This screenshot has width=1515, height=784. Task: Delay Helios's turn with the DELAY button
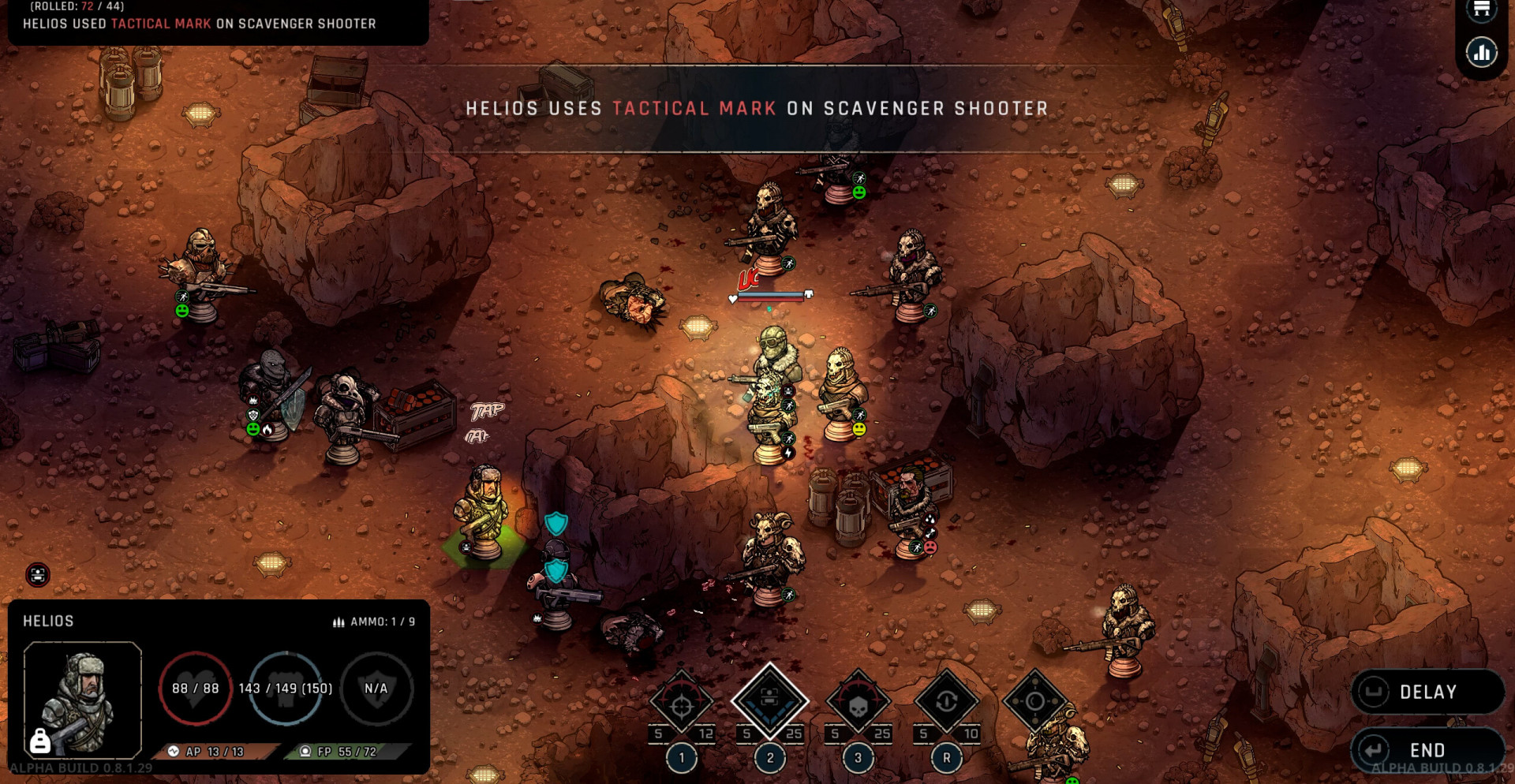tap(1427, 692)
